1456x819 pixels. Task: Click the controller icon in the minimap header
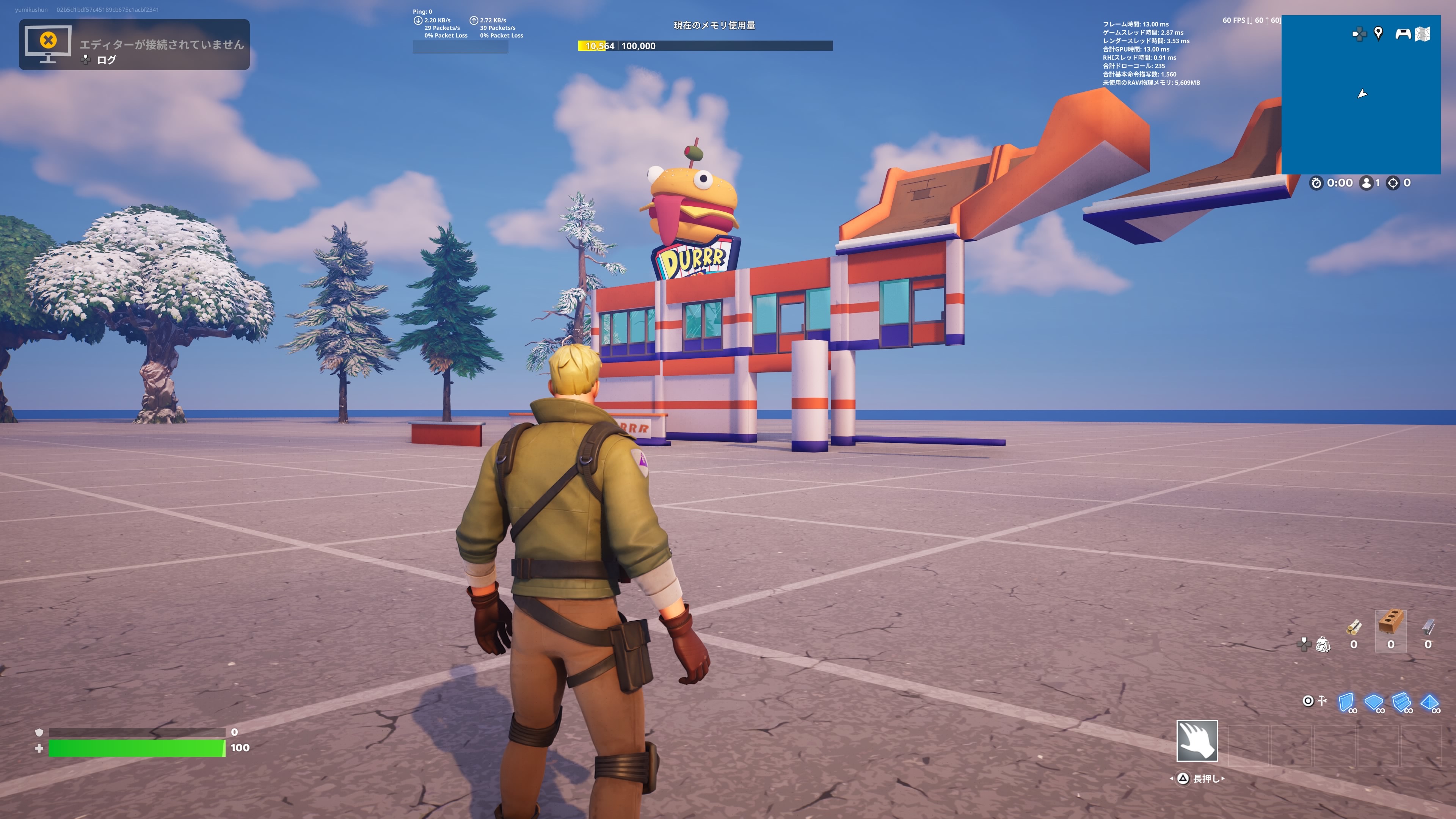coord(1404,34)
